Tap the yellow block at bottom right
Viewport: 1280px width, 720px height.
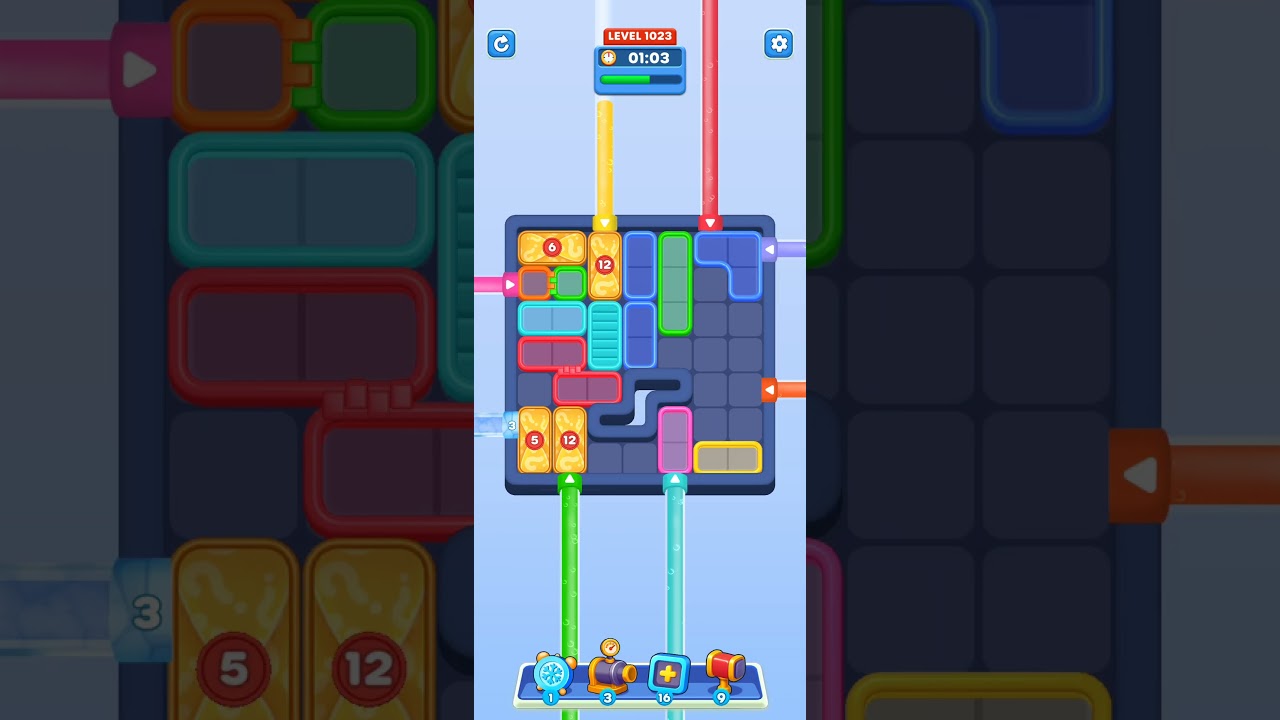coord(729,456)
